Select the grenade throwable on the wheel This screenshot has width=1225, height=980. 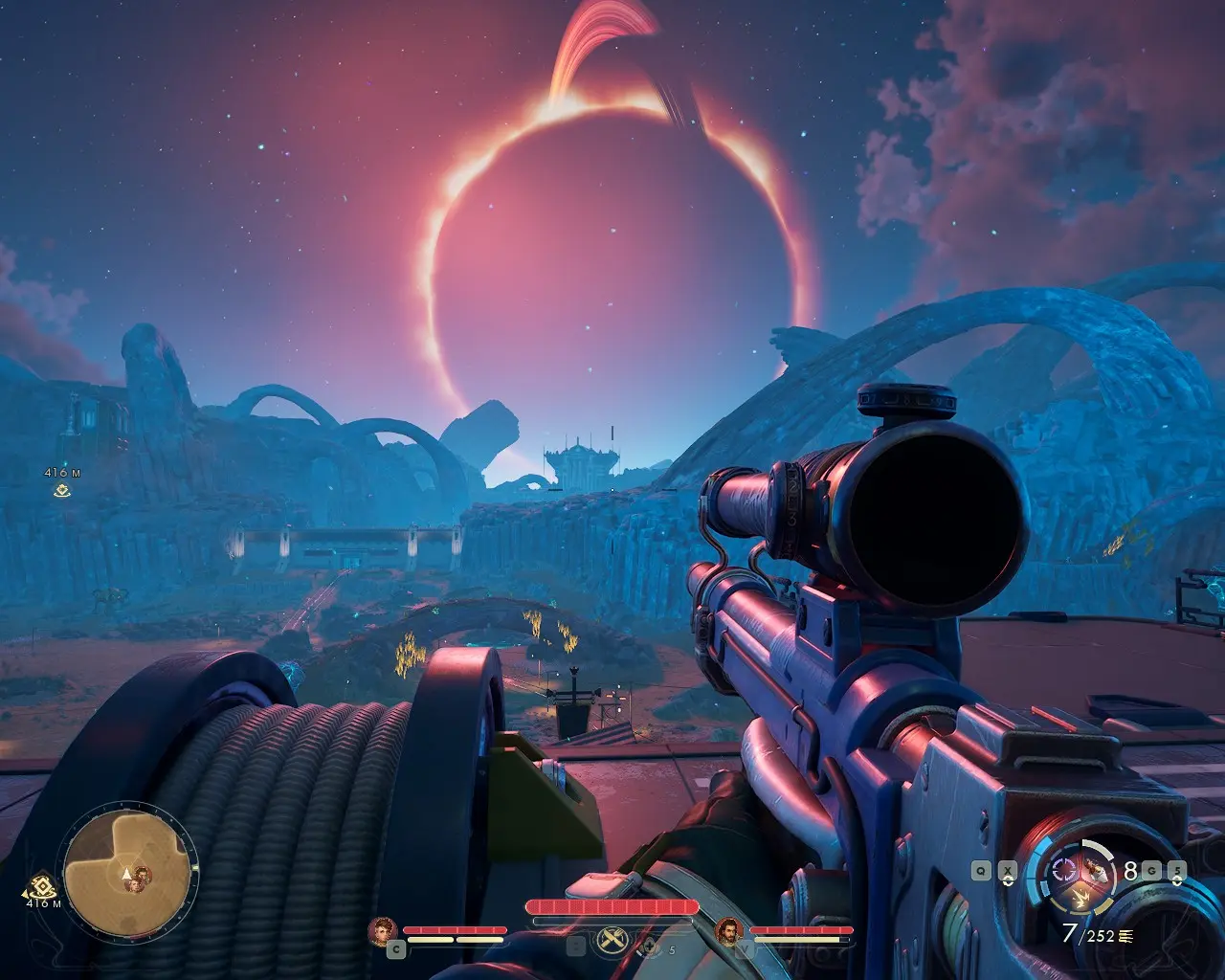pos(1095,870)
